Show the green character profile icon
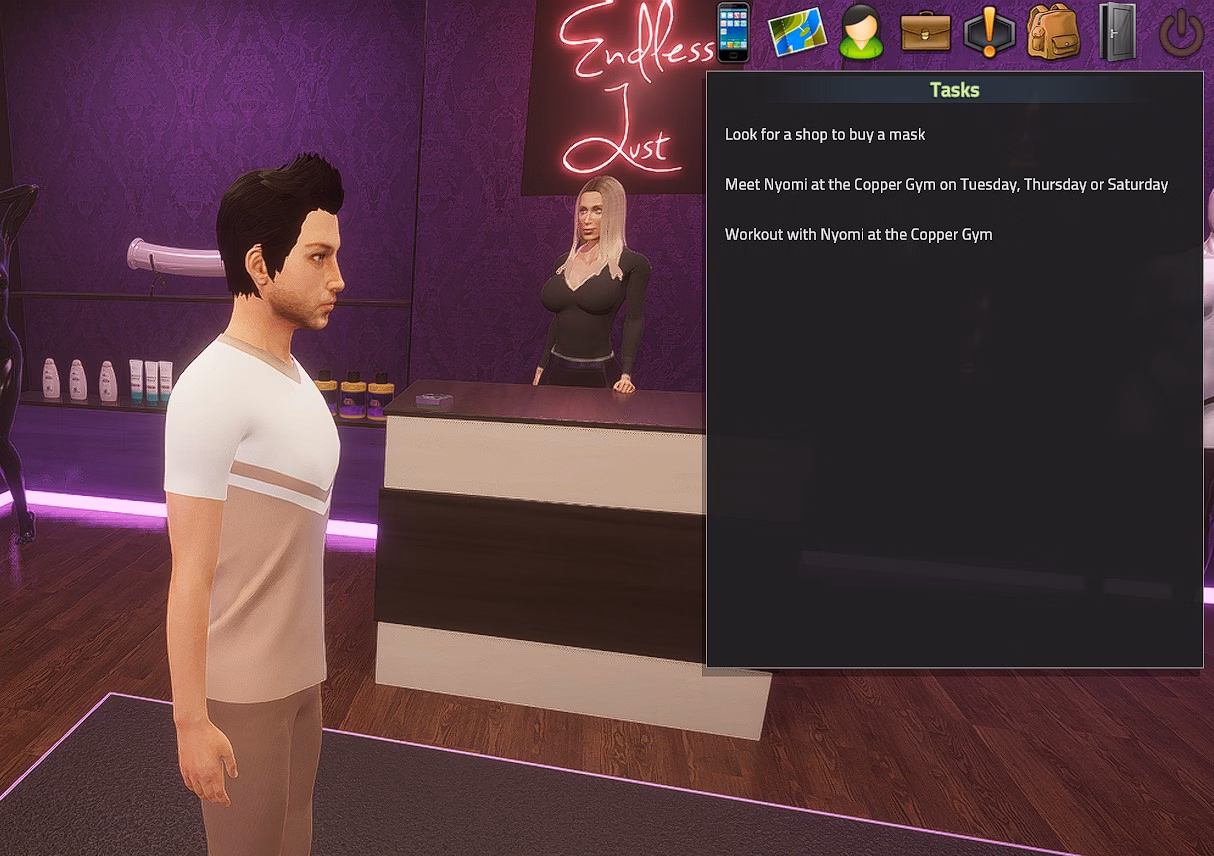This screenshot has width=1214, height=856. click(x=861, y=33)
